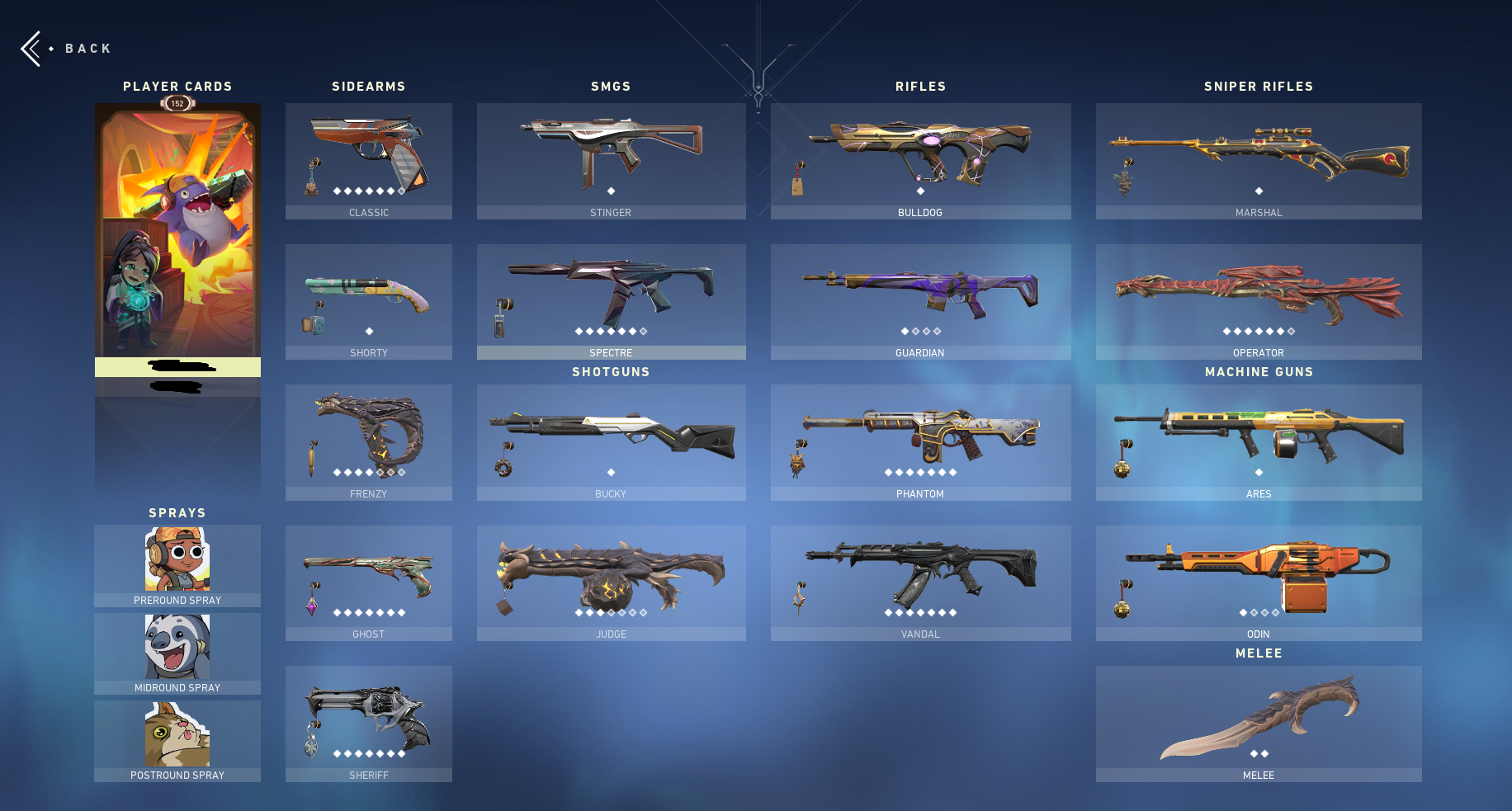This screenshot has width=1512, height=811.
Task: Click the Back navigation arrow
Action: tap(31, 48)
